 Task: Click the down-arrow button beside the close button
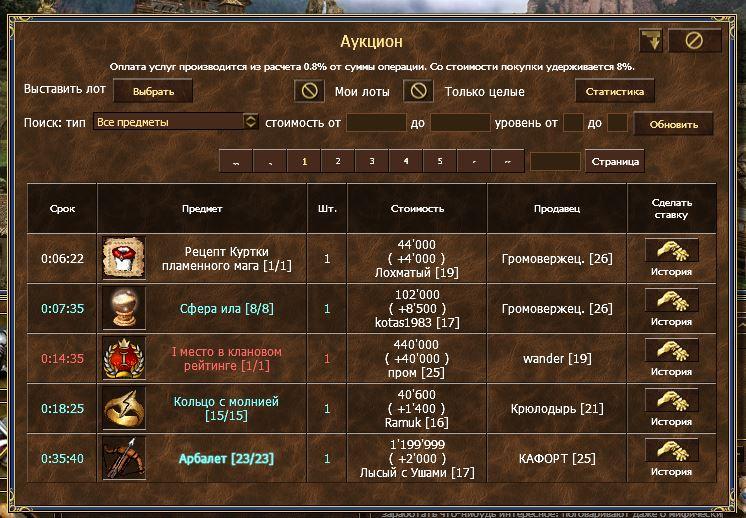651,41
